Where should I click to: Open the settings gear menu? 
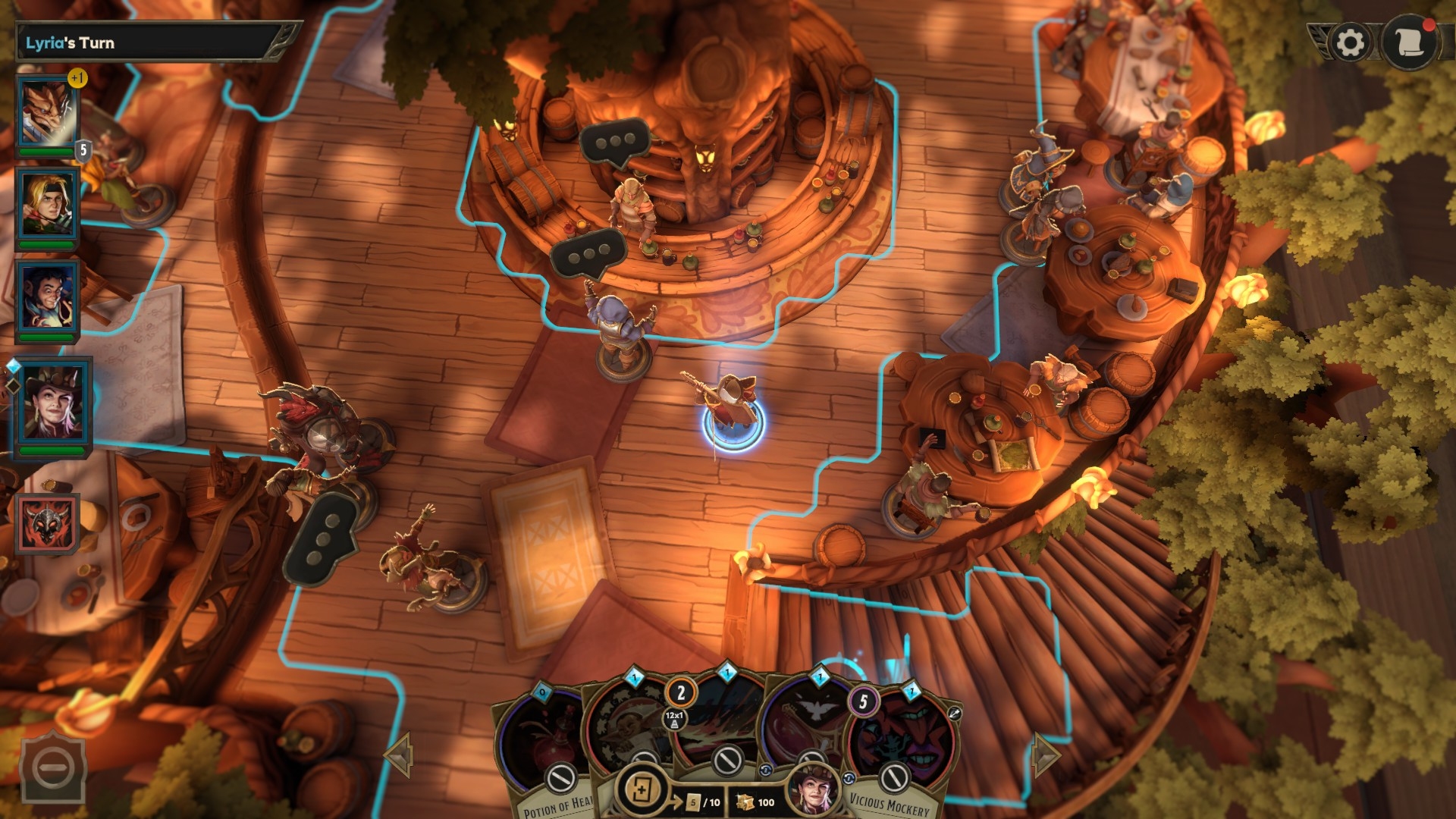coord(1350,42)
